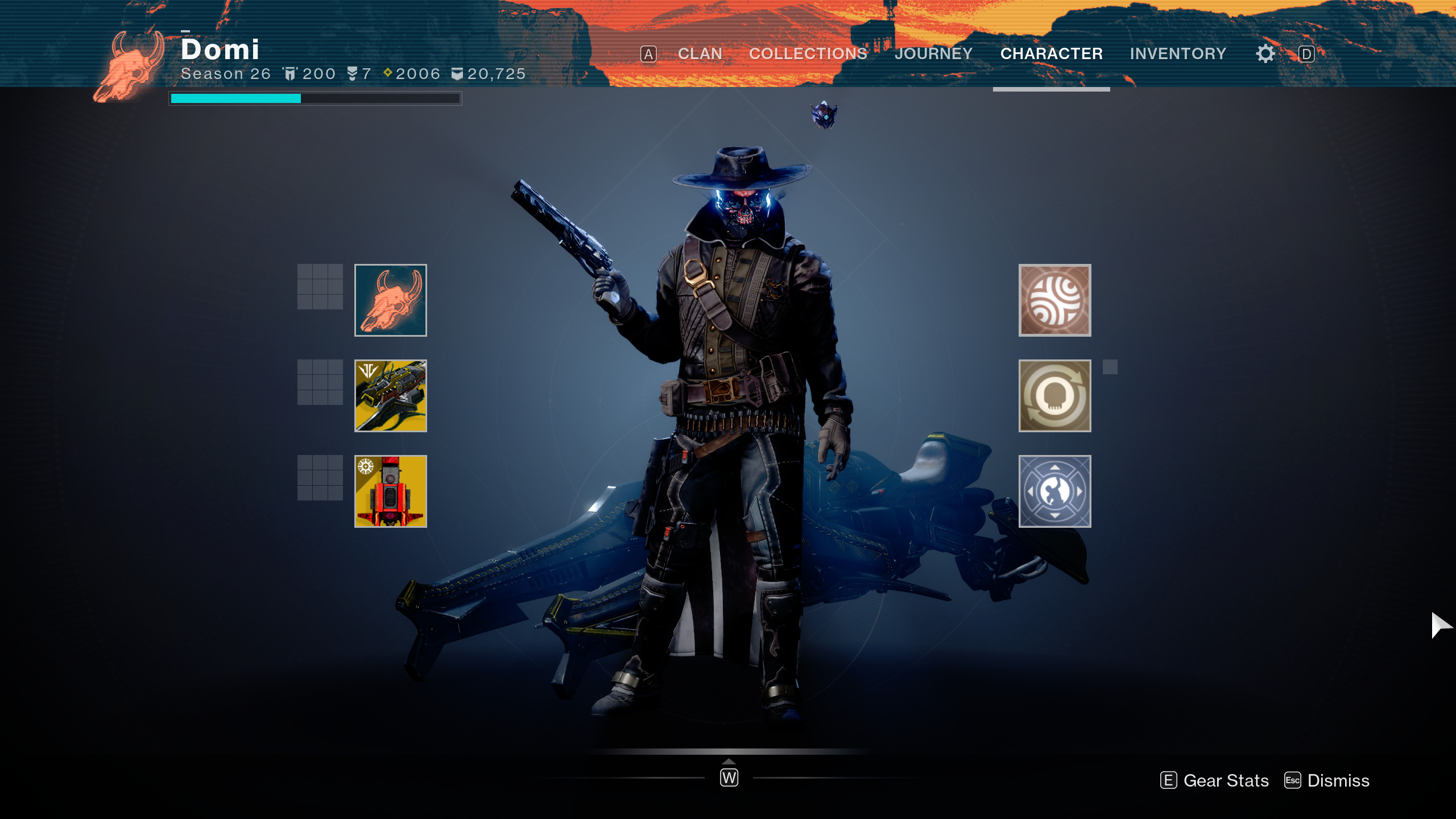Go to the Journey tab
The width and height of the screenshot is (1456, 819).
point(933,53)
